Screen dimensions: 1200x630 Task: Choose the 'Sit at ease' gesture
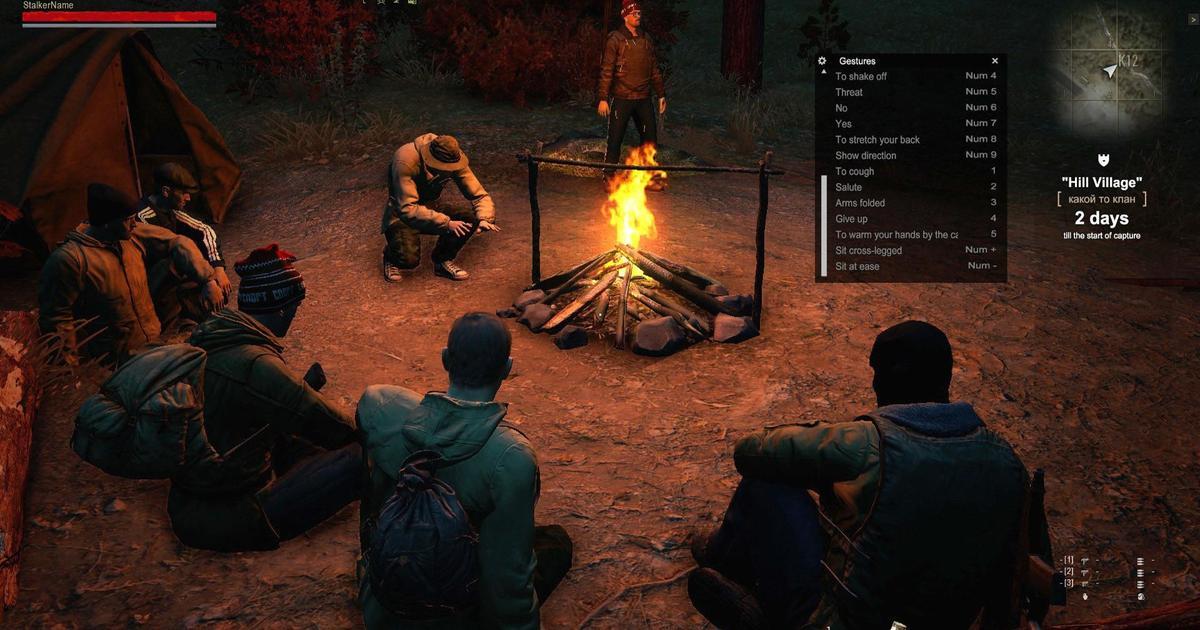click(857, 267)
